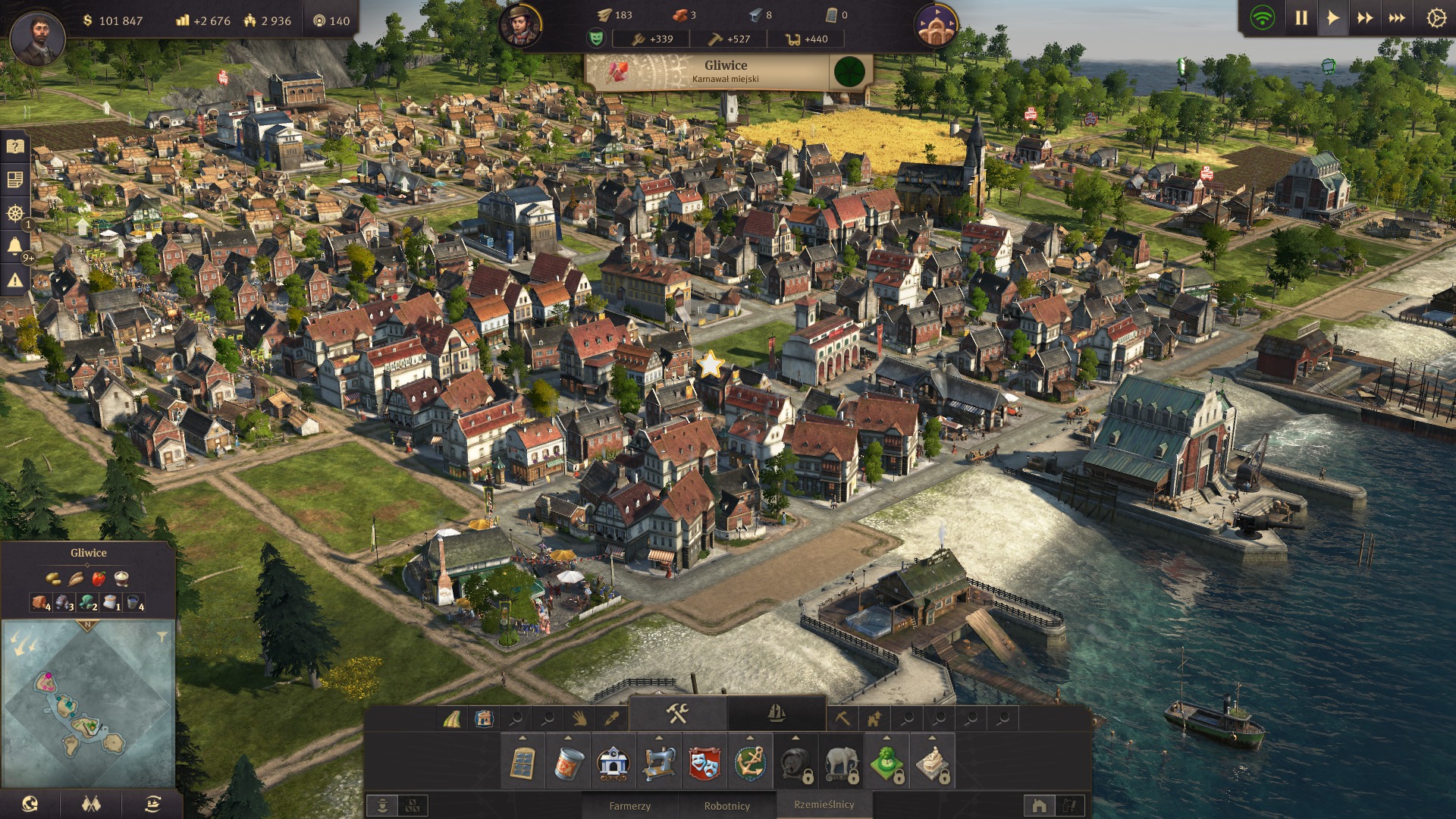Switch to the Farmerzy tab

[629, 806]
